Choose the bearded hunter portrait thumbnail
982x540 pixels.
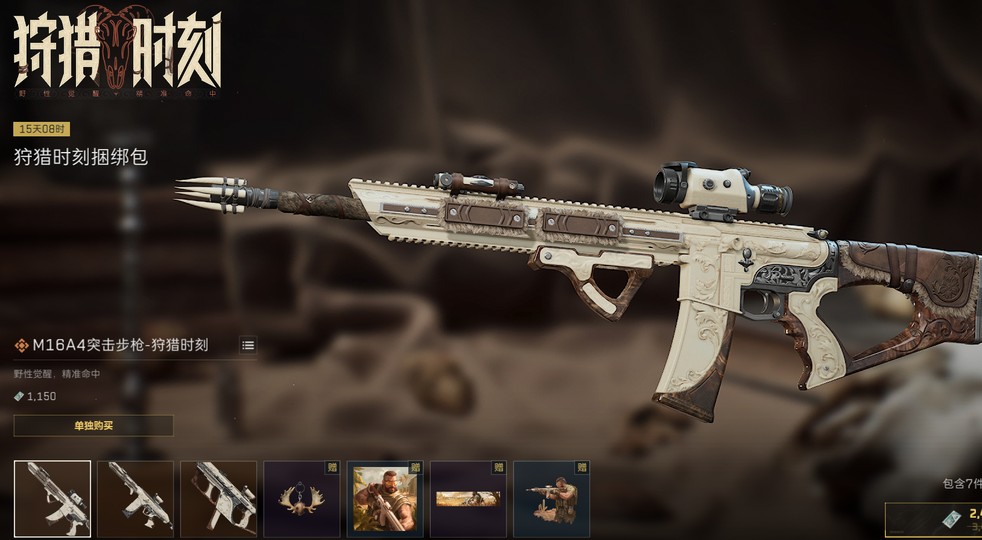tap(384, 498)
